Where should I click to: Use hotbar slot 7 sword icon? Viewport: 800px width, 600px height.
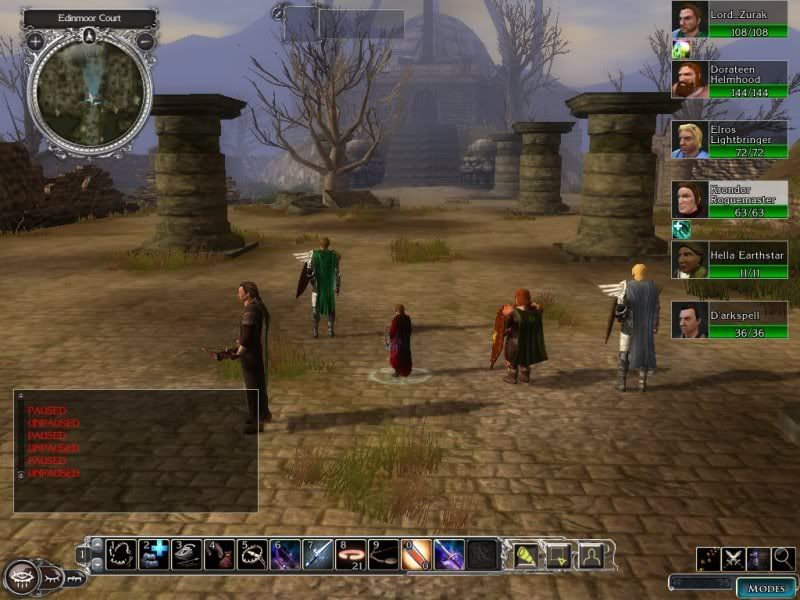pos(320,553)
